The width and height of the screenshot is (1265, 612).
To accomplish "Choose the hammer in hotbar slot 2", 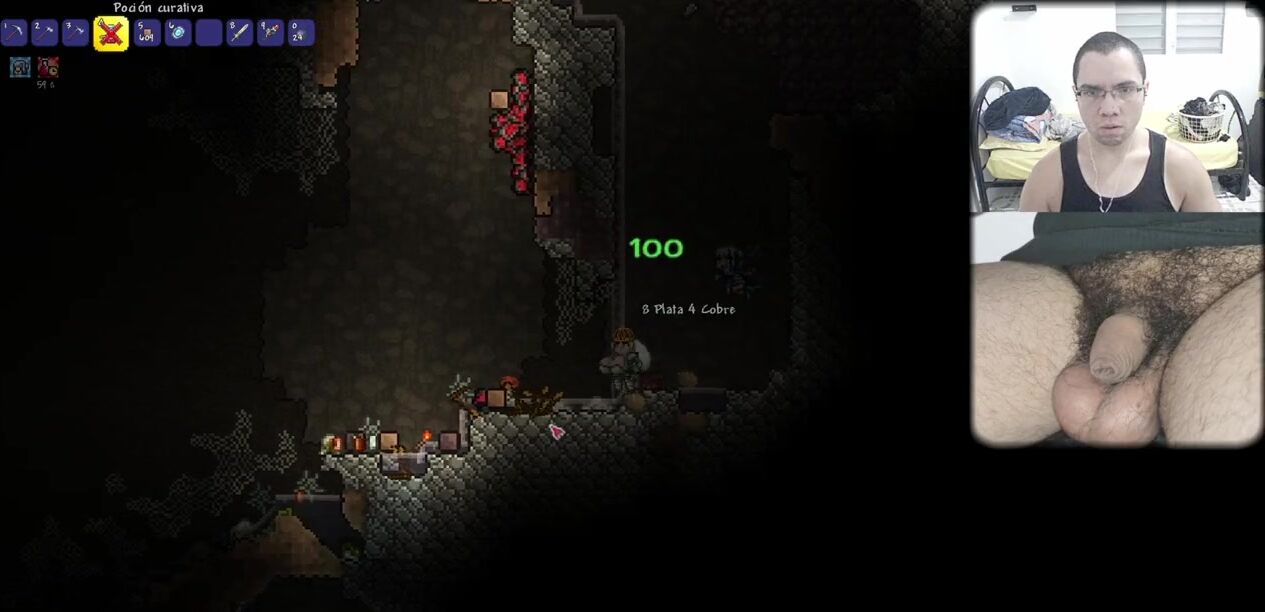I will coord(44,33).
